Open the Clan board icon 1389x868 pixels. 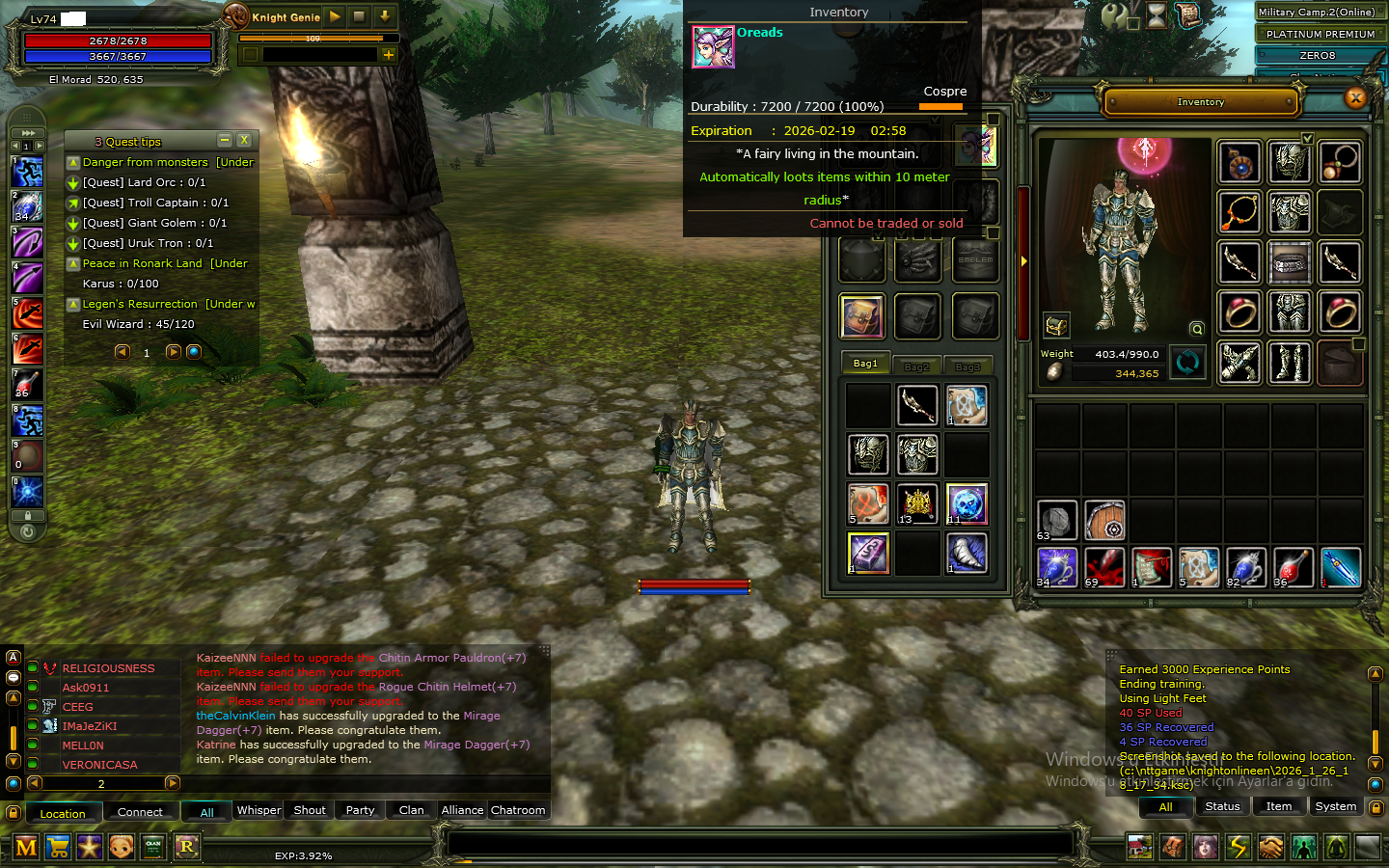(x=154, y=846)
